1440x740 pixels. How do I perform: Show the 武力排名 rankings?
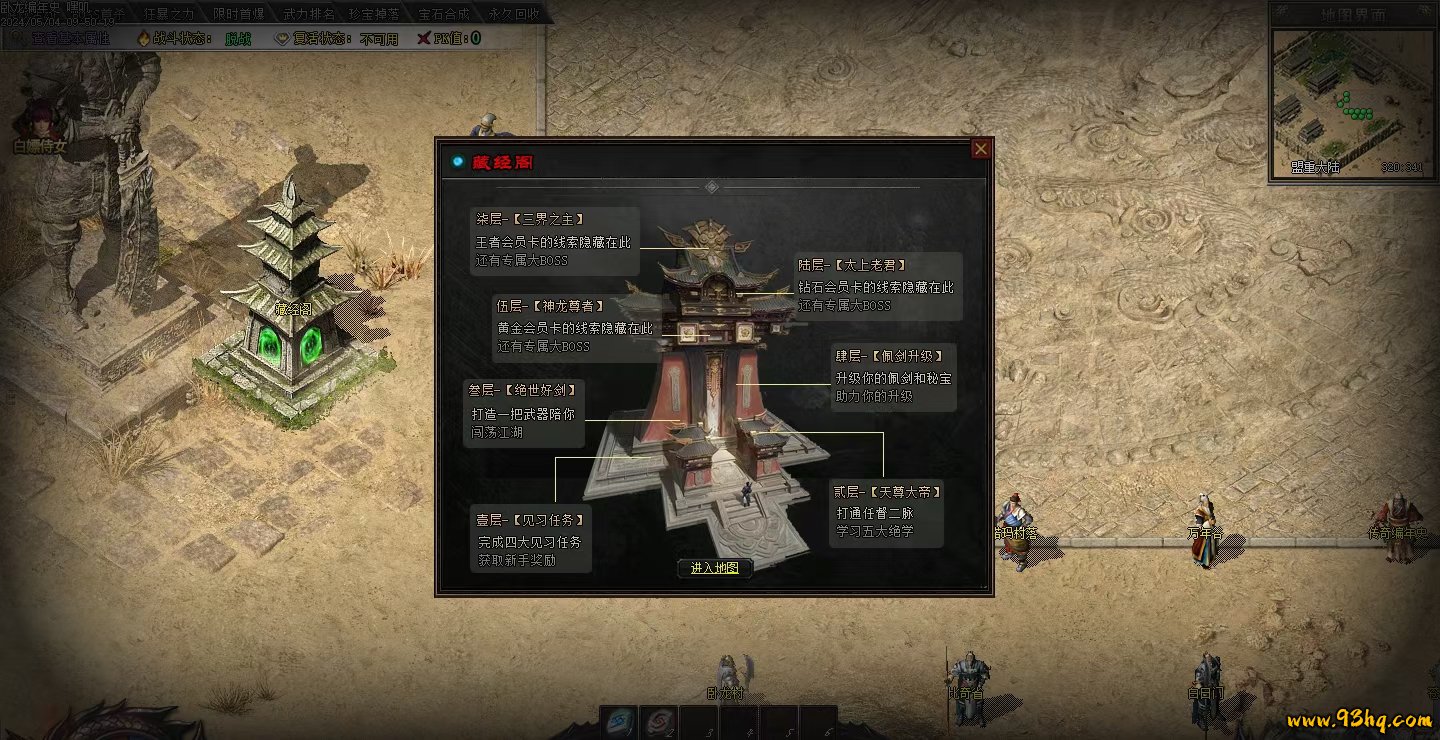(308, 14)
